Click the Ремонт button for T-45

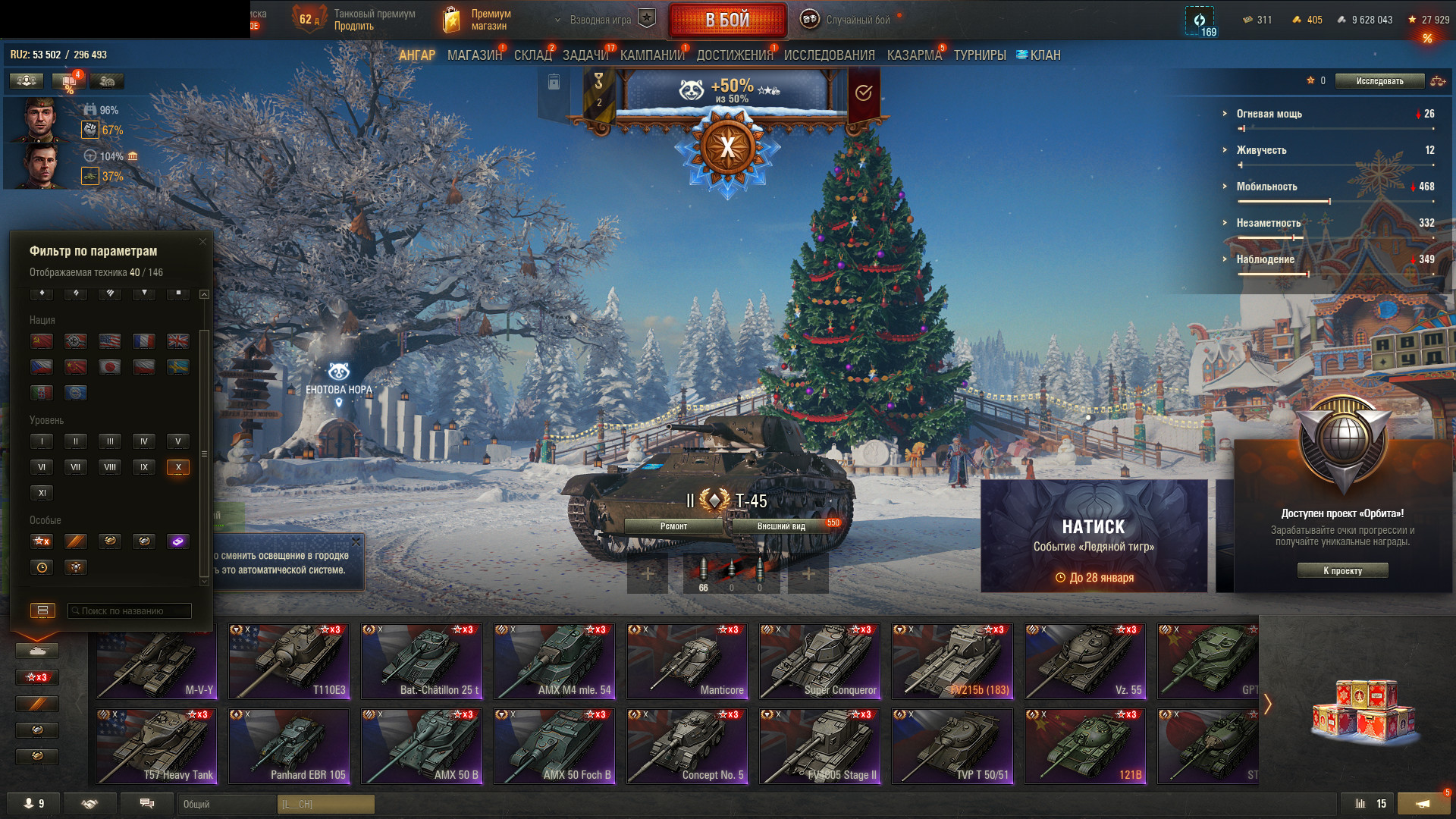[x=673, y=526]
